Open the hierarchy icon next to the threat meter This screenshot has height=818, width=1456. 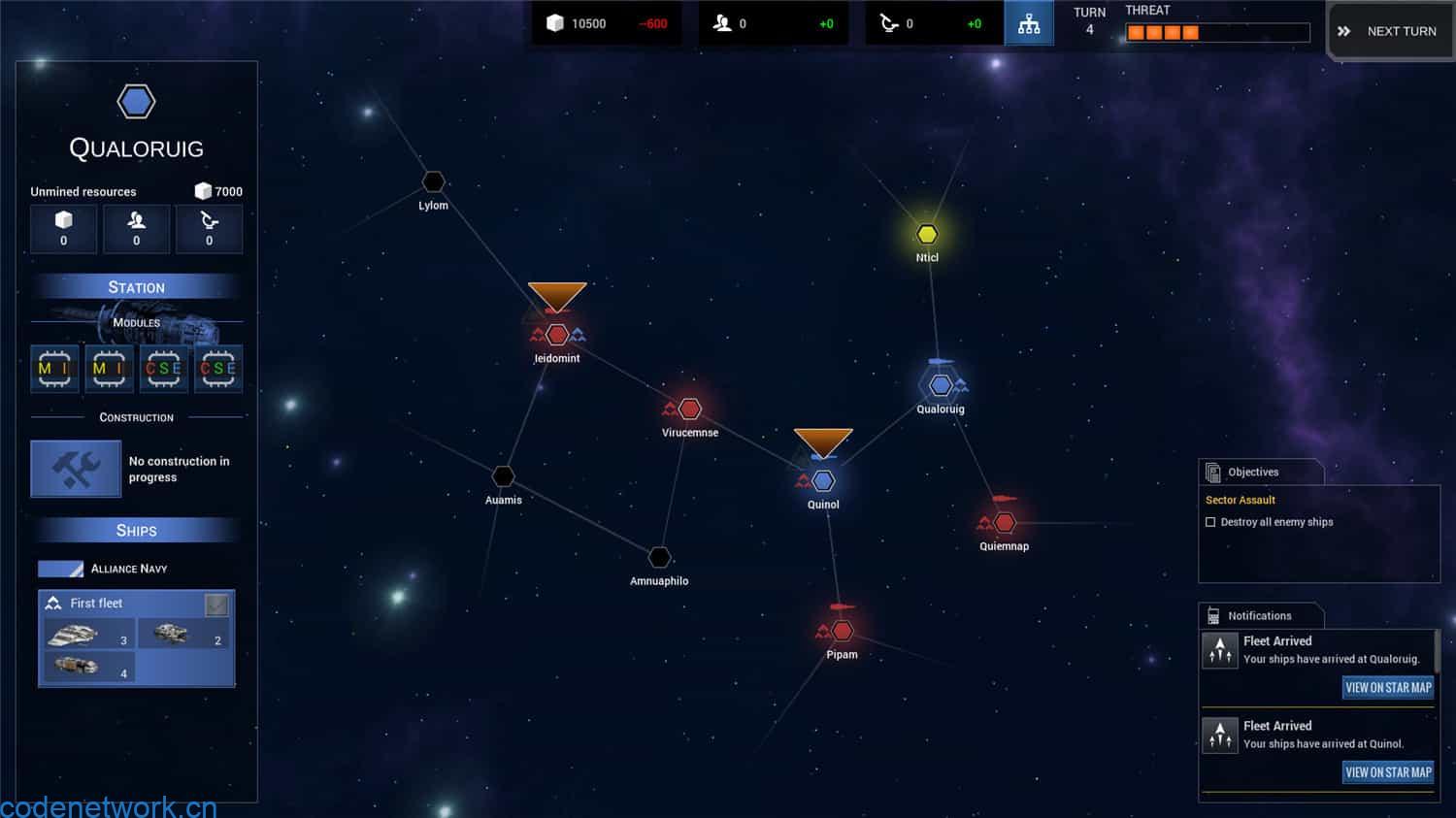point(1029,23)
